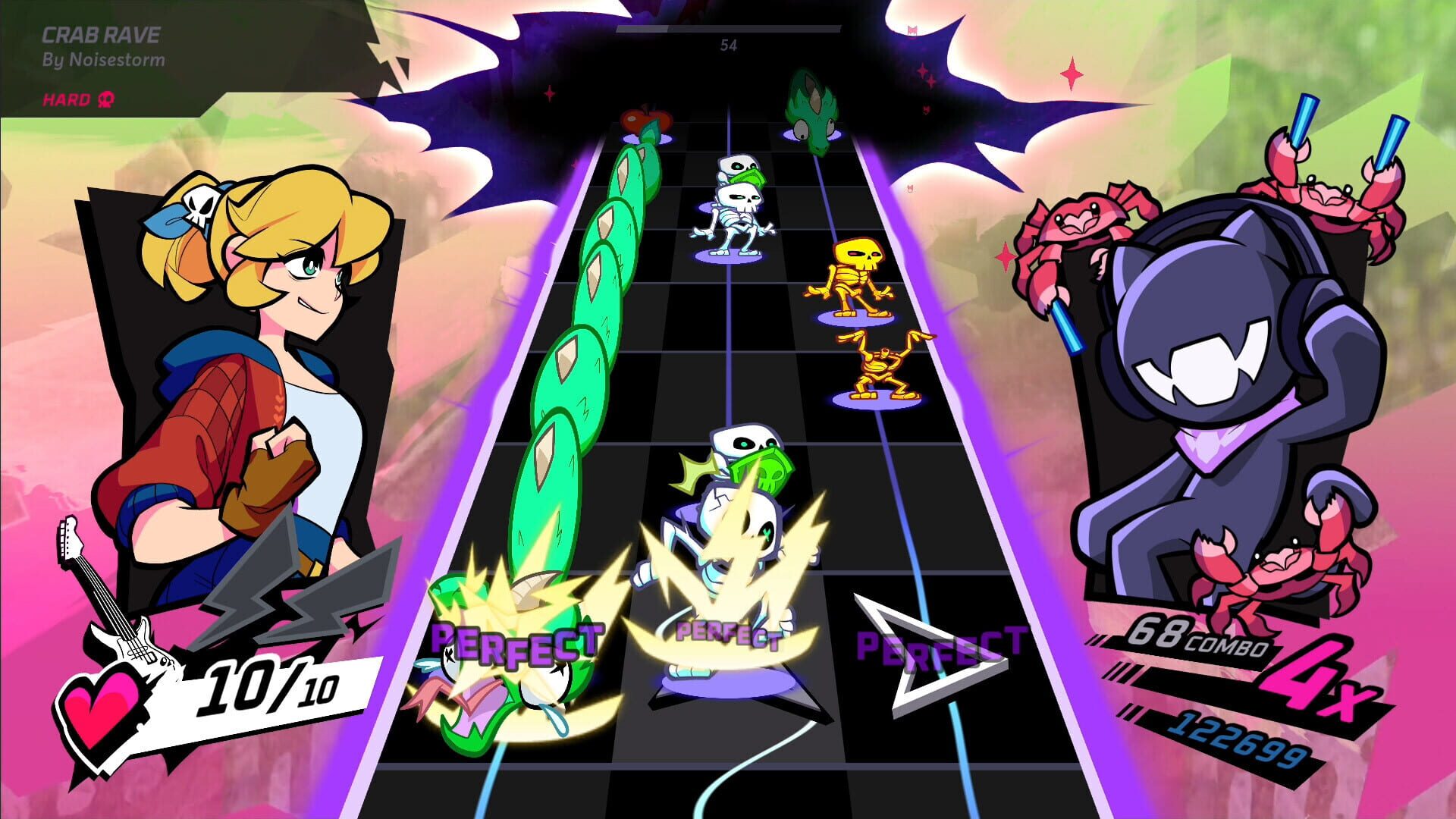This screenshot has height=819, width=1456.
Task: Open the CRAB RAVE song title
Action: coord(102,36)
